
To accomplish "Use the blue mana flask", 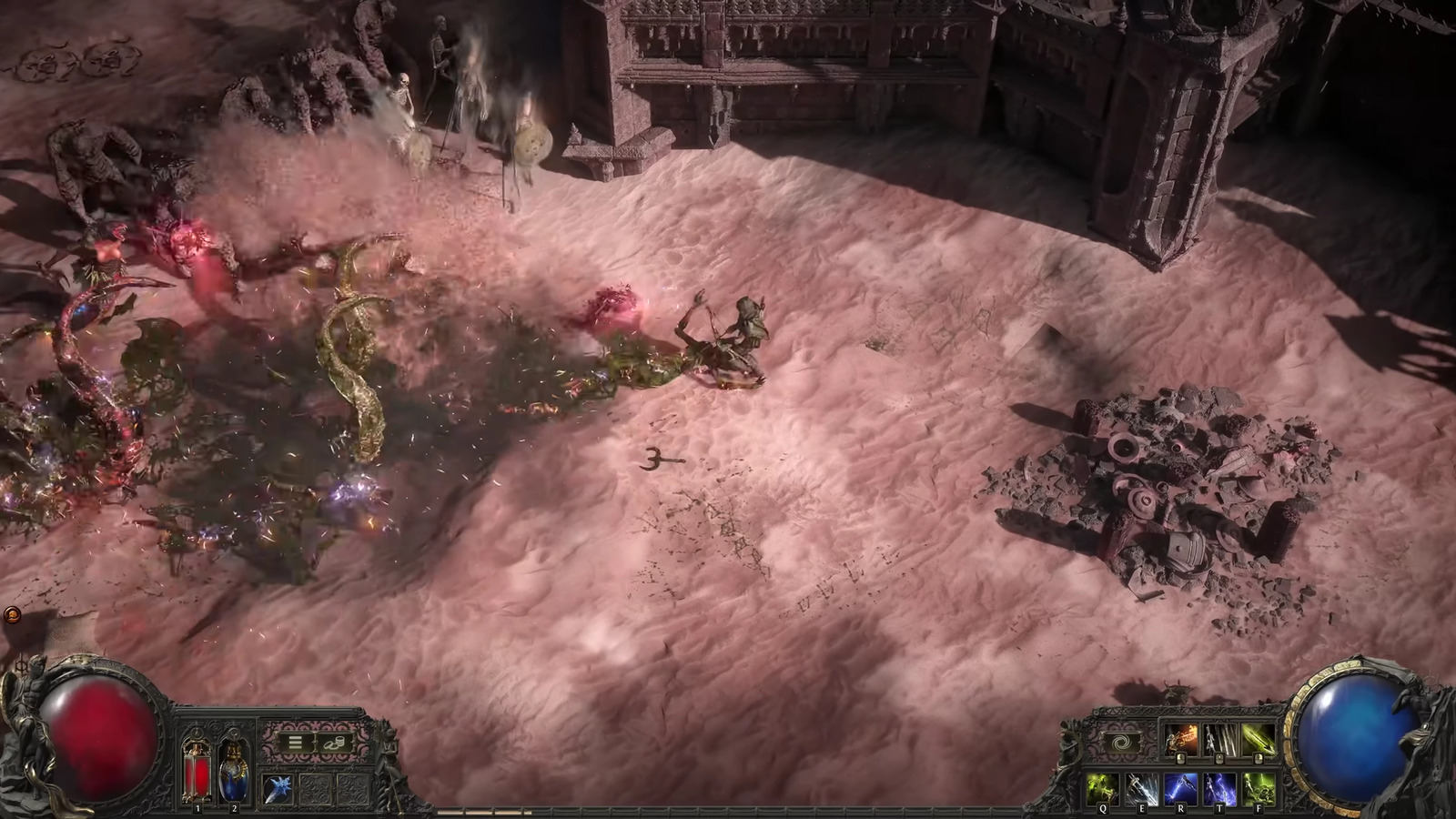I will click(232, 770).
